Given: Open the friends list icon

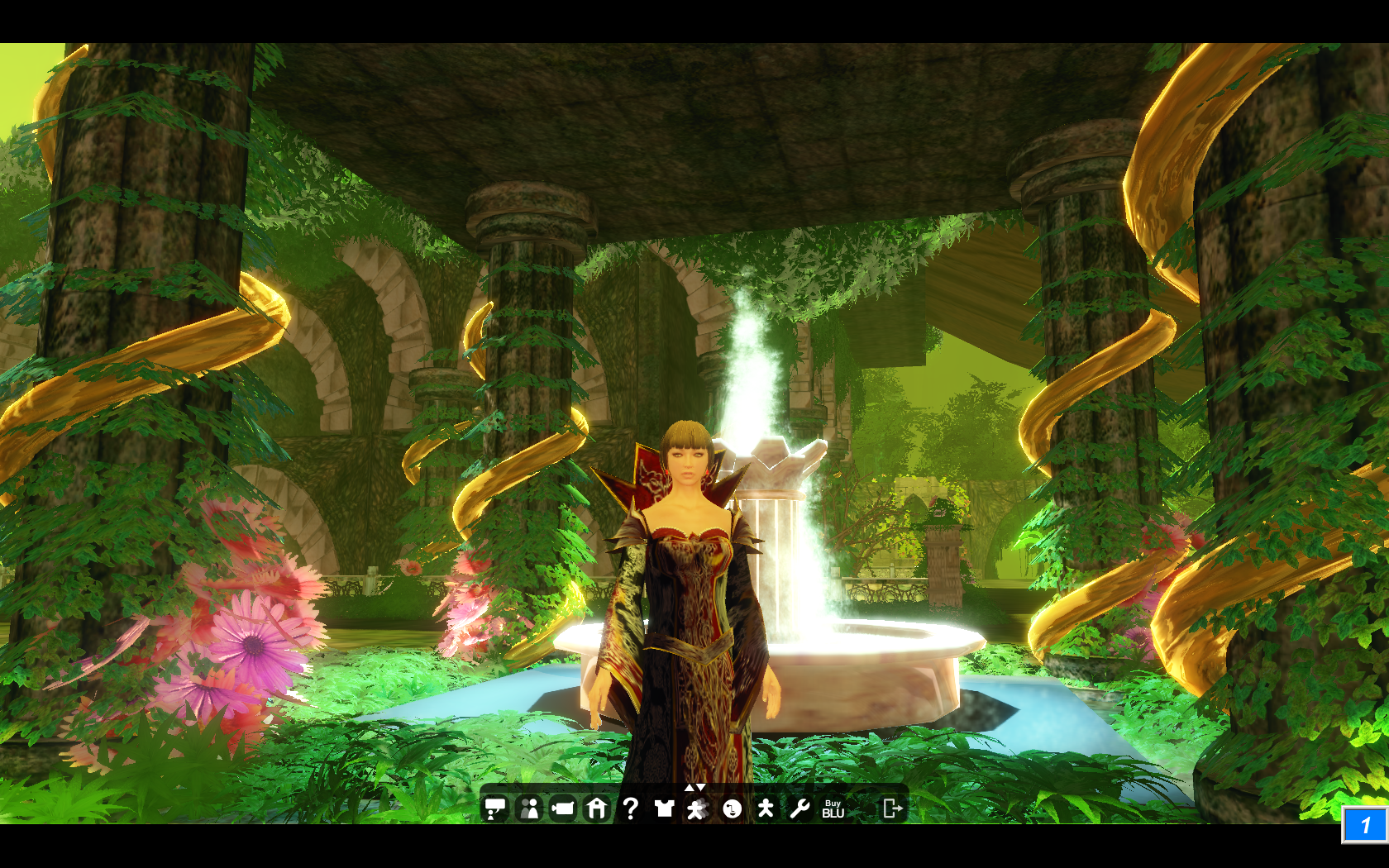Looking at the screenshot, I should coord(529,808).
